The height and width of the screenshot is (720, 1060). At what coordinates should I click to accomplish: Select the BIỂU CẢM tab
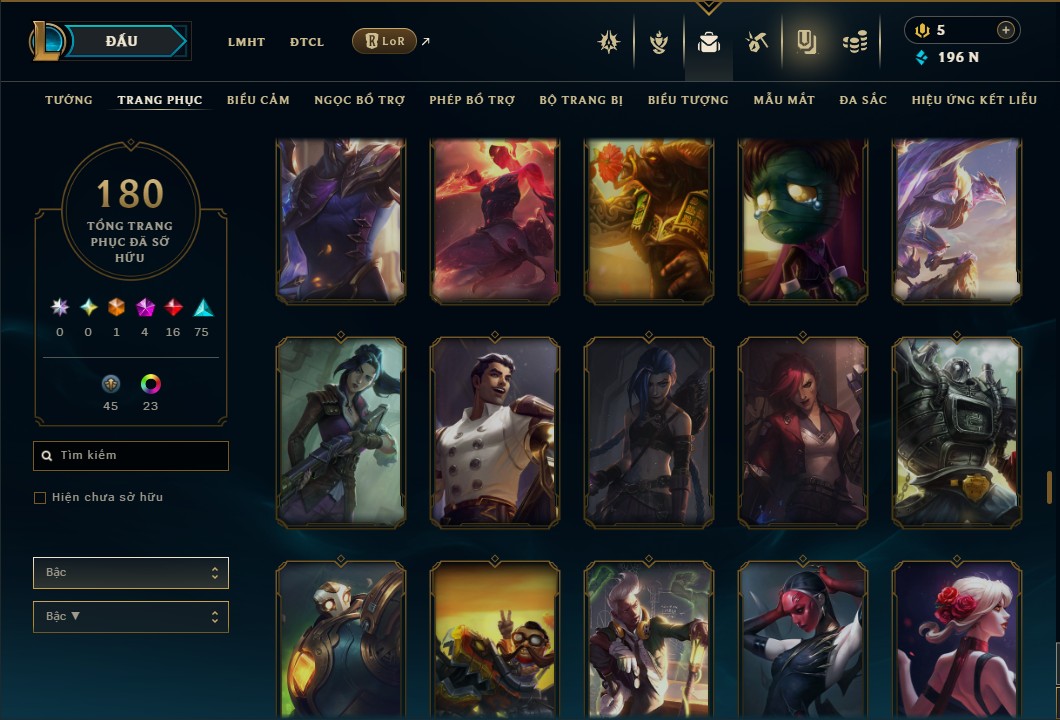(x=258, y=100)
